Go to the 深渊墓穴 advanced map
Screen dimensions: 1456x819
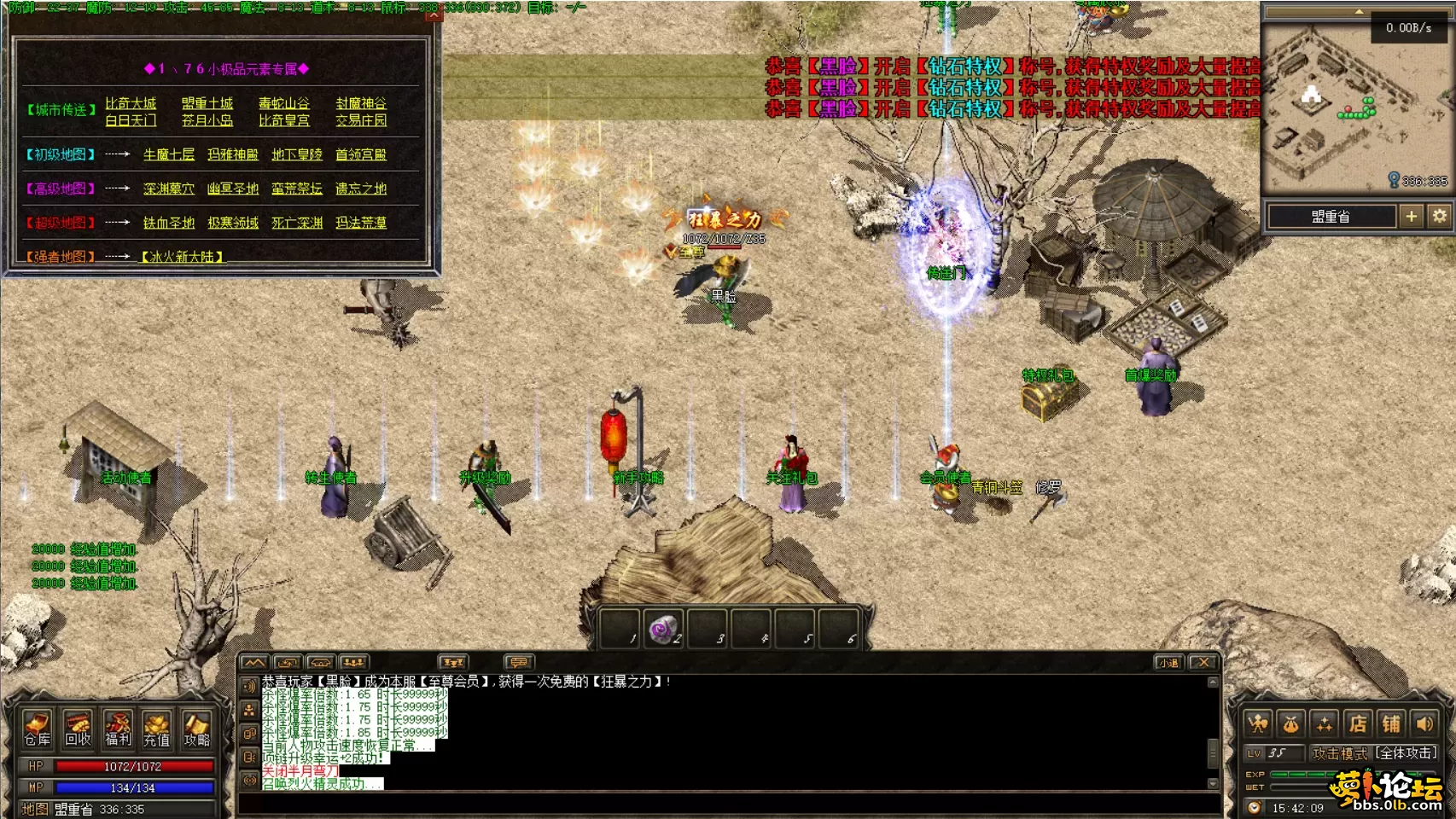click(x=169, y=189)
